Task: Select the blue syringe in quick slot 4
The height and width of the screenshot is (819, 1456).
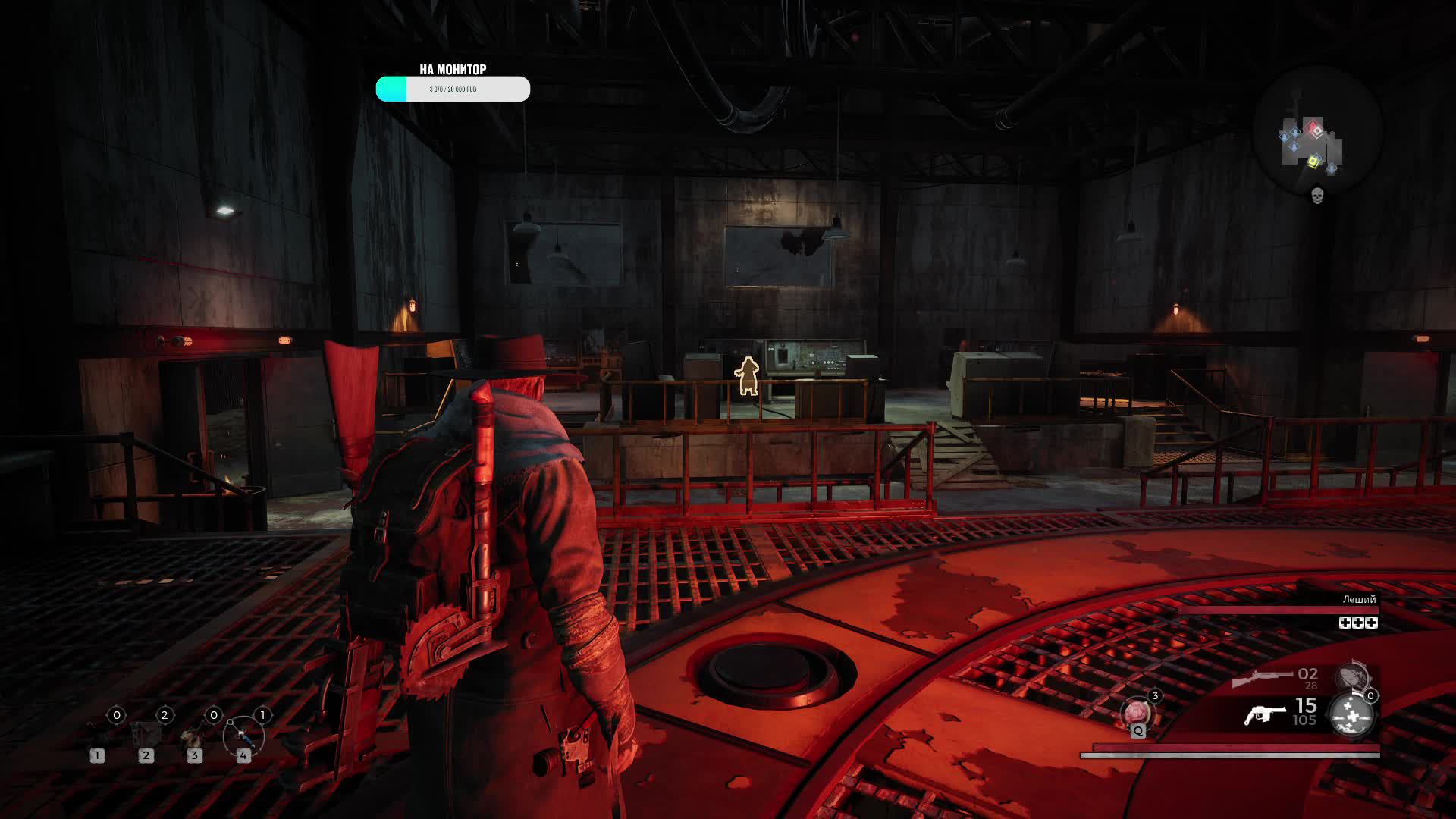Action: (243, 734)
